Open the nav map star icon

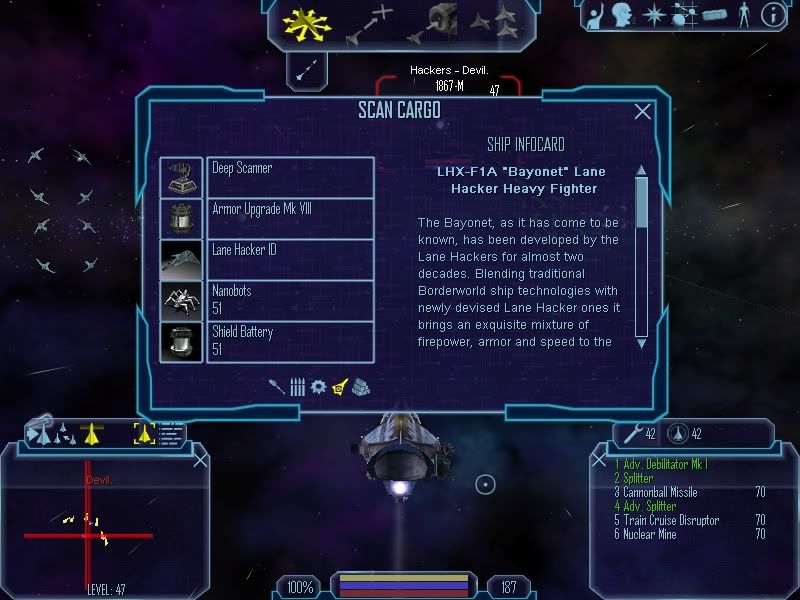653,15
